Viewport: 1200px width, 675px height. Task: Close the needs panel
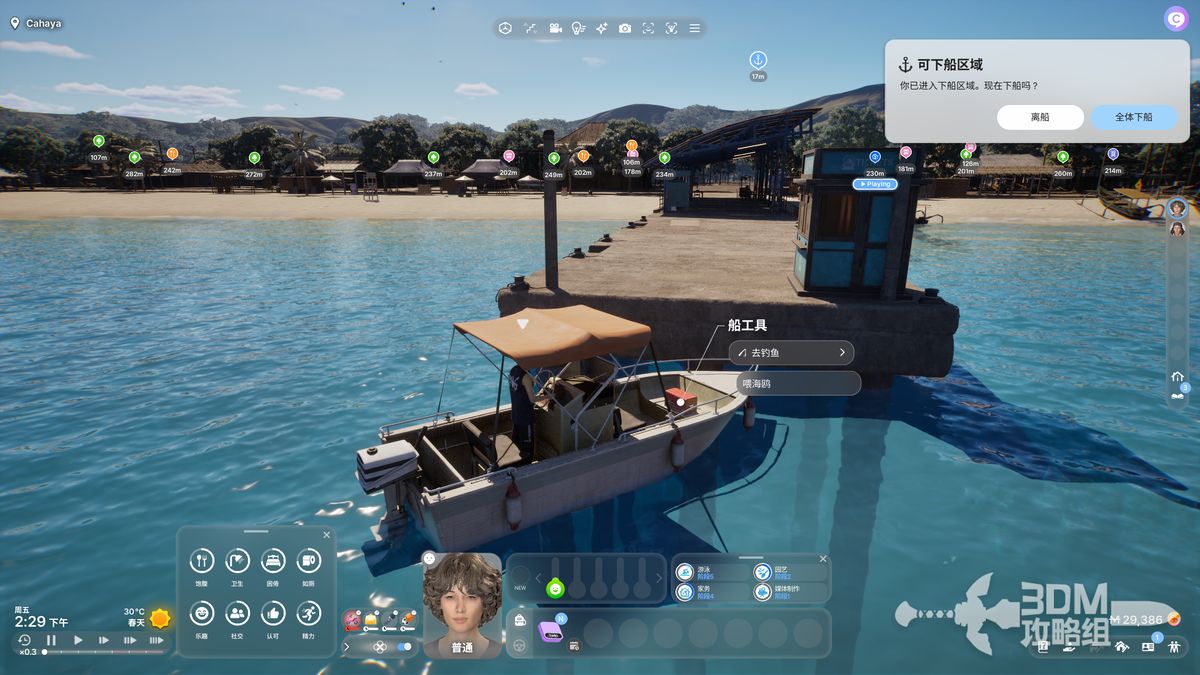tap(326, 535)
